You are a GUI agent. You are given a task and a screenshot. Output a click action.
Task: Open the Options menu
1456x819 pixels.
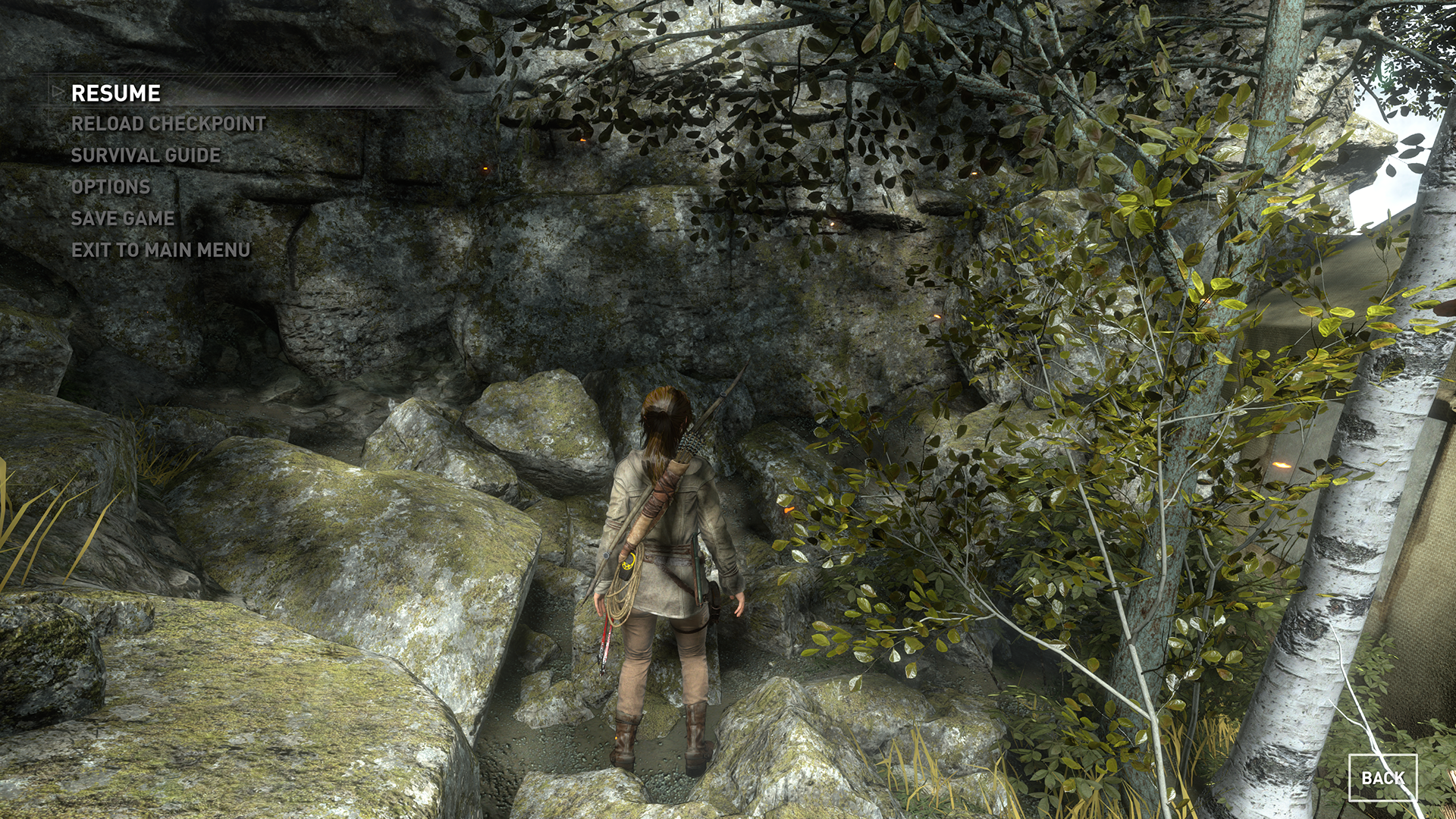(x=111, y=187)
